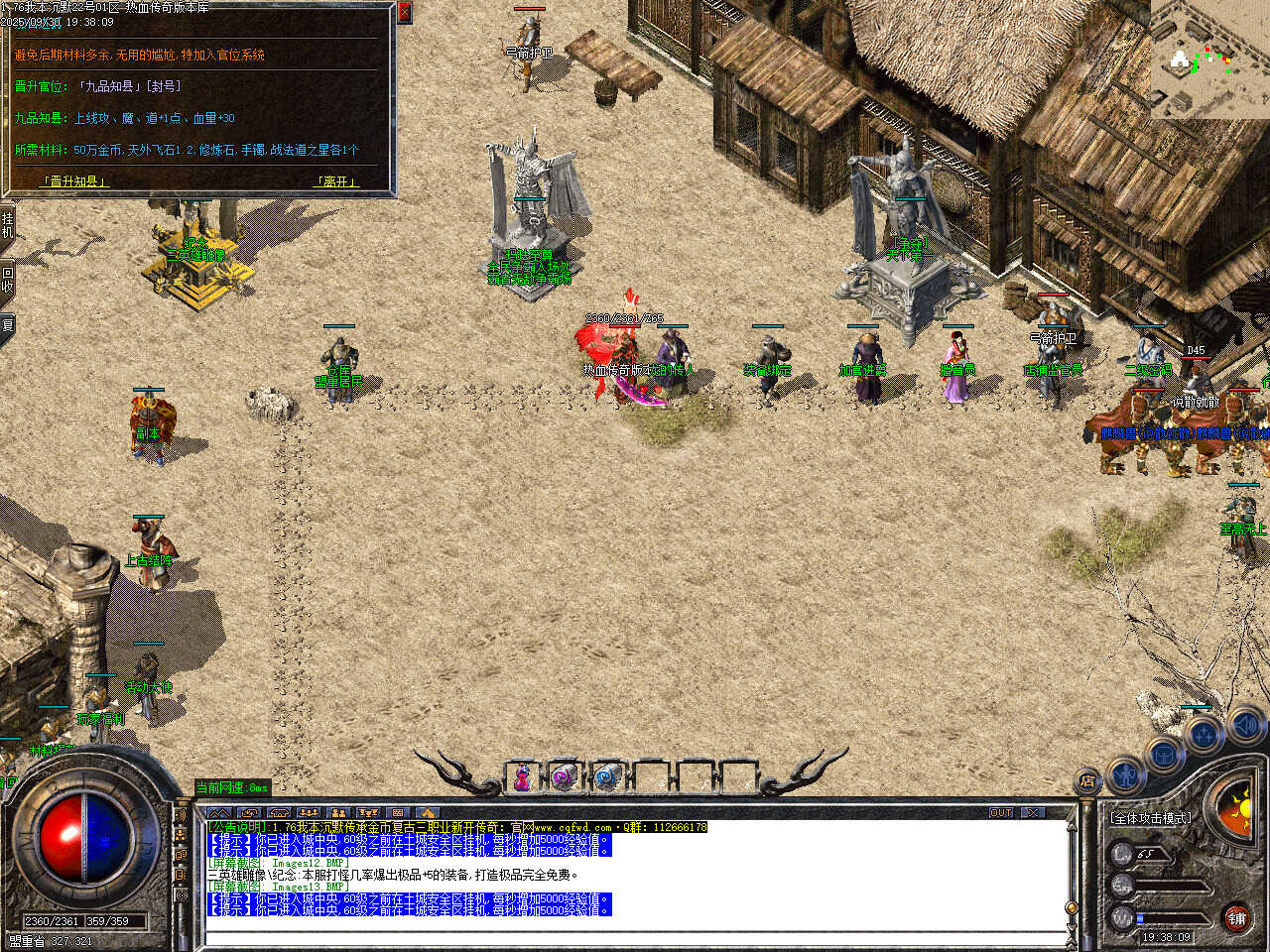
Task: Choose the 晋升知县 promotion option
Action: (74, 181)
